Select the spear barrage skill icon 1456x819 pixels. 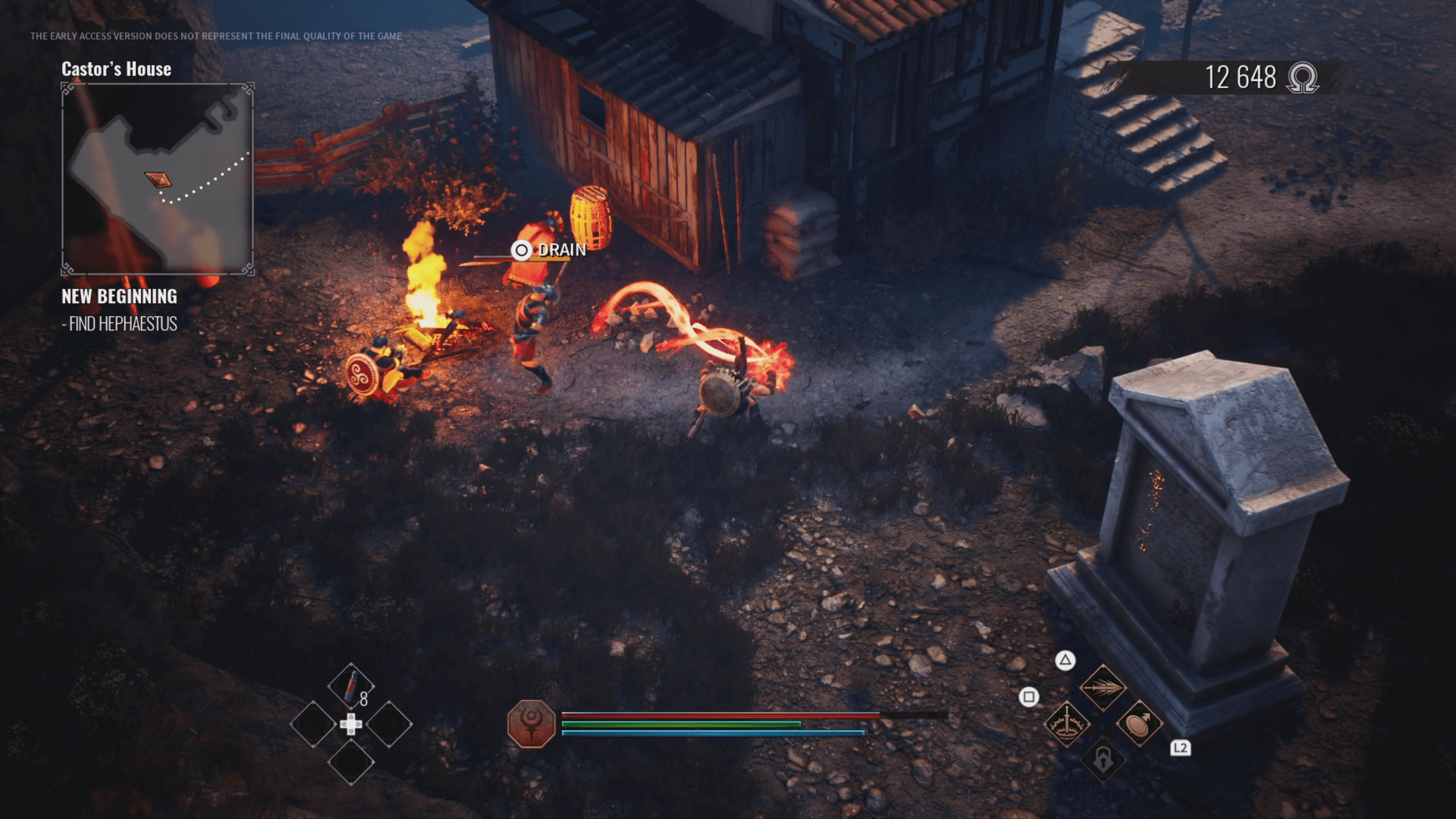pos(1103,688)
